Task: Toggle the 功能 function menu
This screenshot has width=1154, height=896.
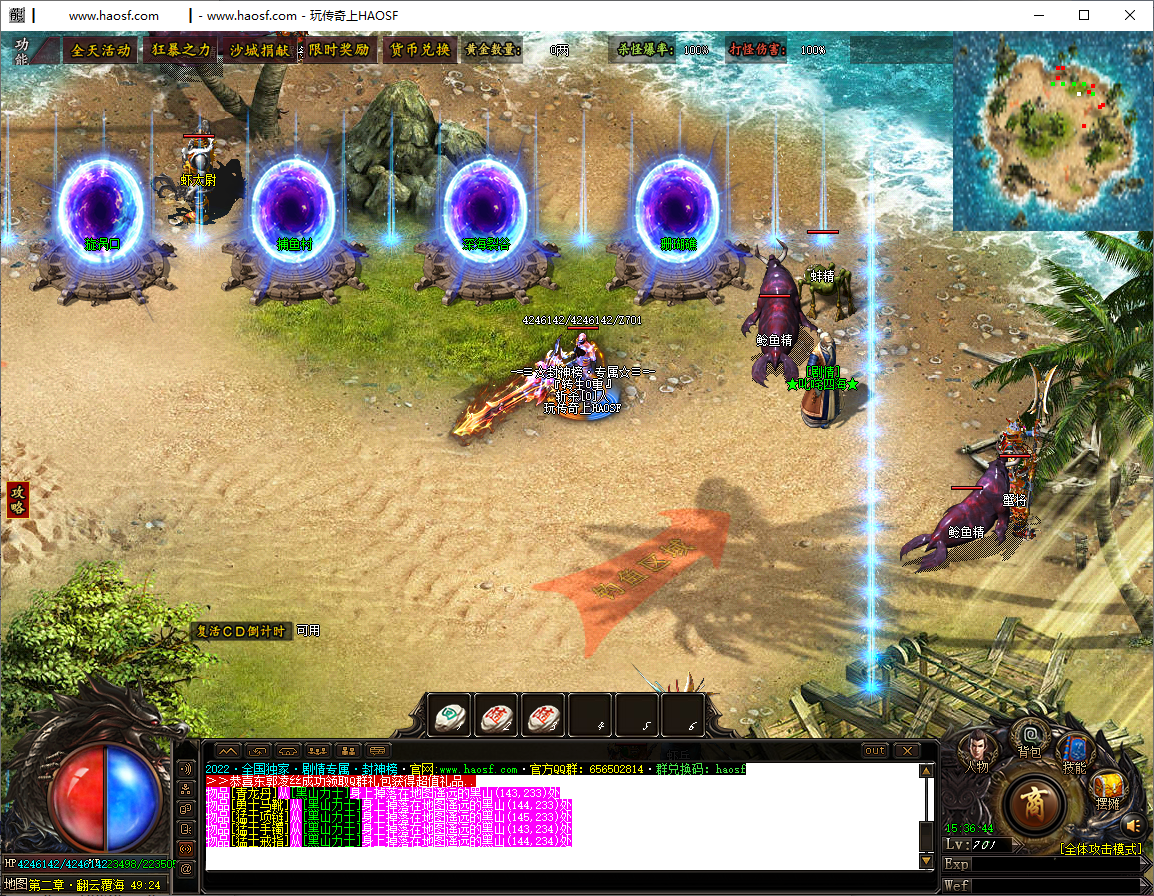Action: (22, 51)
